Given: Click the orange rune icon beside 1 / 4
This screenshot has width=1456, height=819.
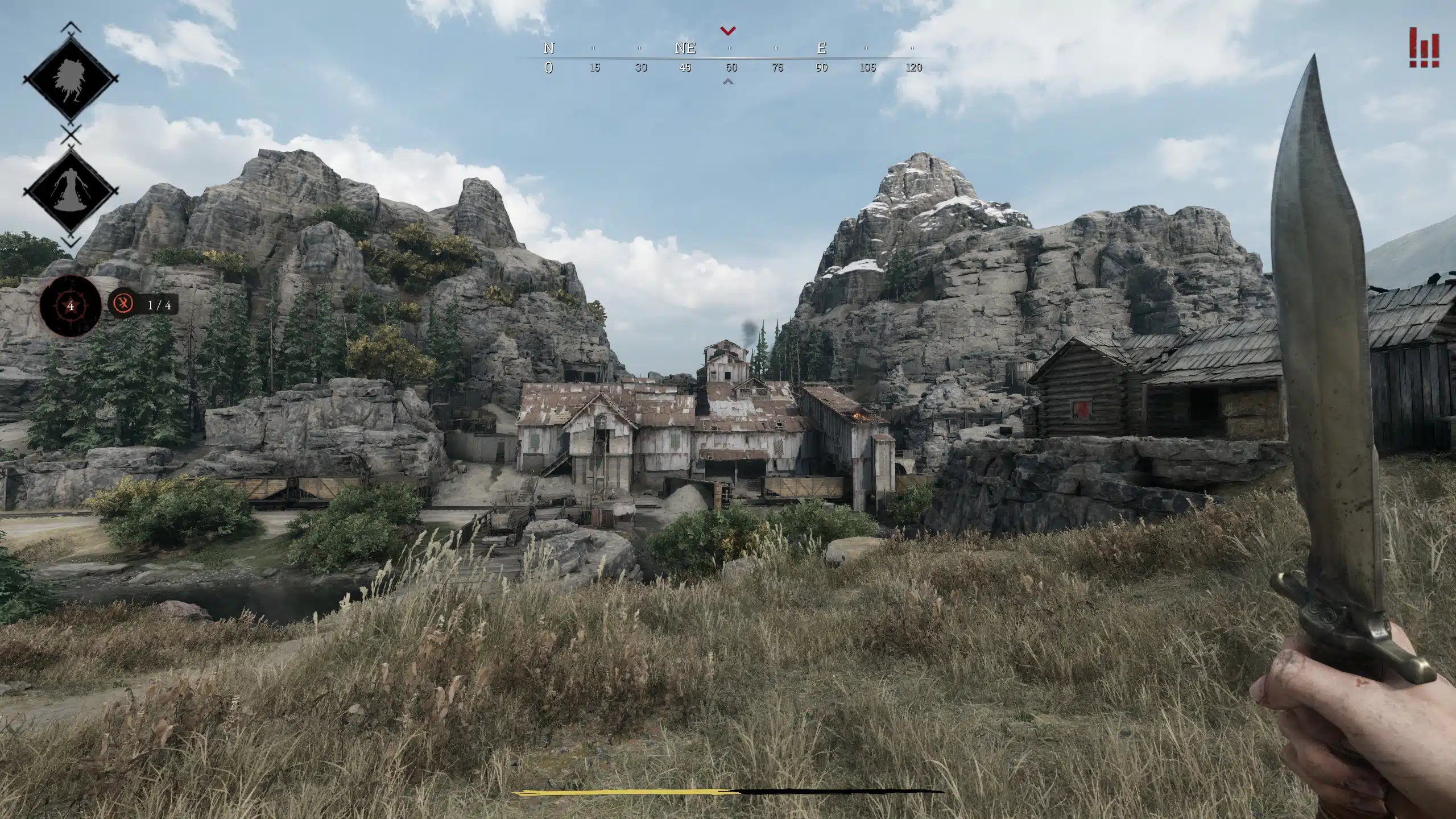Looking at the screenshot, I should coord(123,304).
